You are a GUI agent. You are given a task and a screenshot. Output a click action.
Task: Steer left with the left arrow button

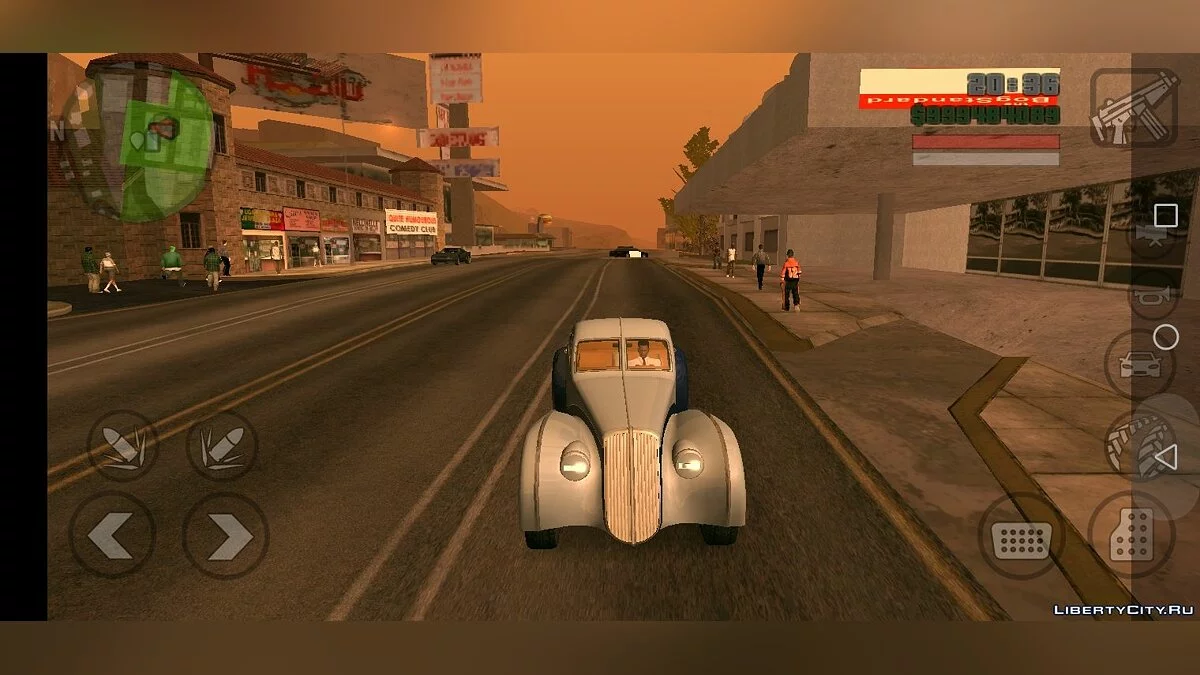[x=111, y=535]
